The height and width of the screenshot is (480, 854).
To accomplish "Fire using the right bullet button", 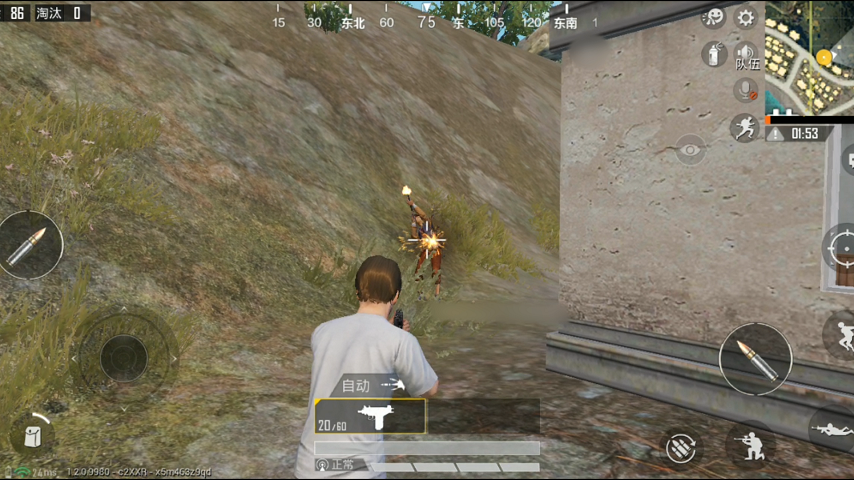I will [x=755, y=359].
